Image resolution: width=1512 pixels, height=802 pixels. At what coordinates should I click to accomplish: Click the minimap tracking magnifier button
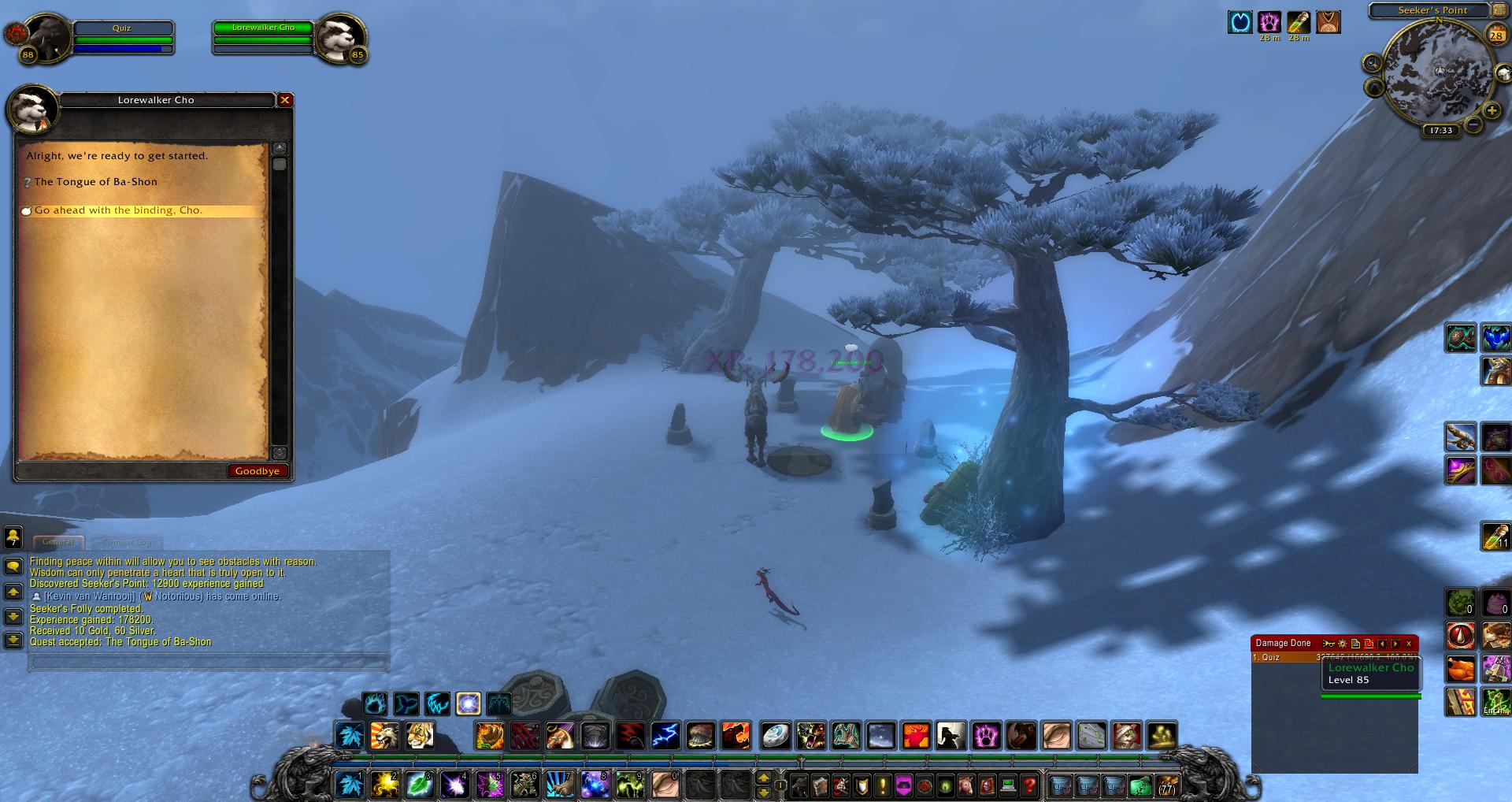click(x=1373, y=64)
